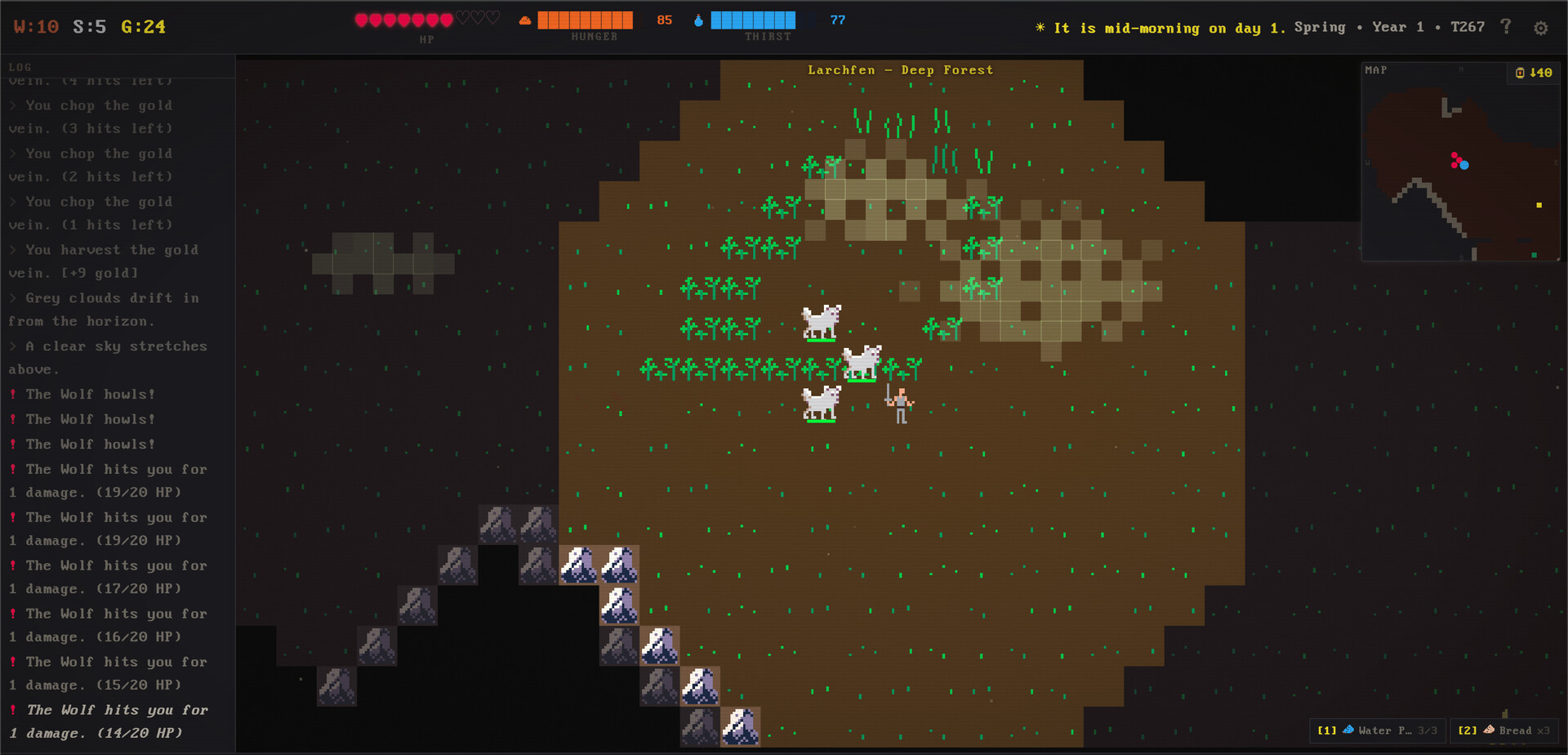1568x755 pixels.
Task: Click the first filled heart in the HP row
Action: point(360,18)
